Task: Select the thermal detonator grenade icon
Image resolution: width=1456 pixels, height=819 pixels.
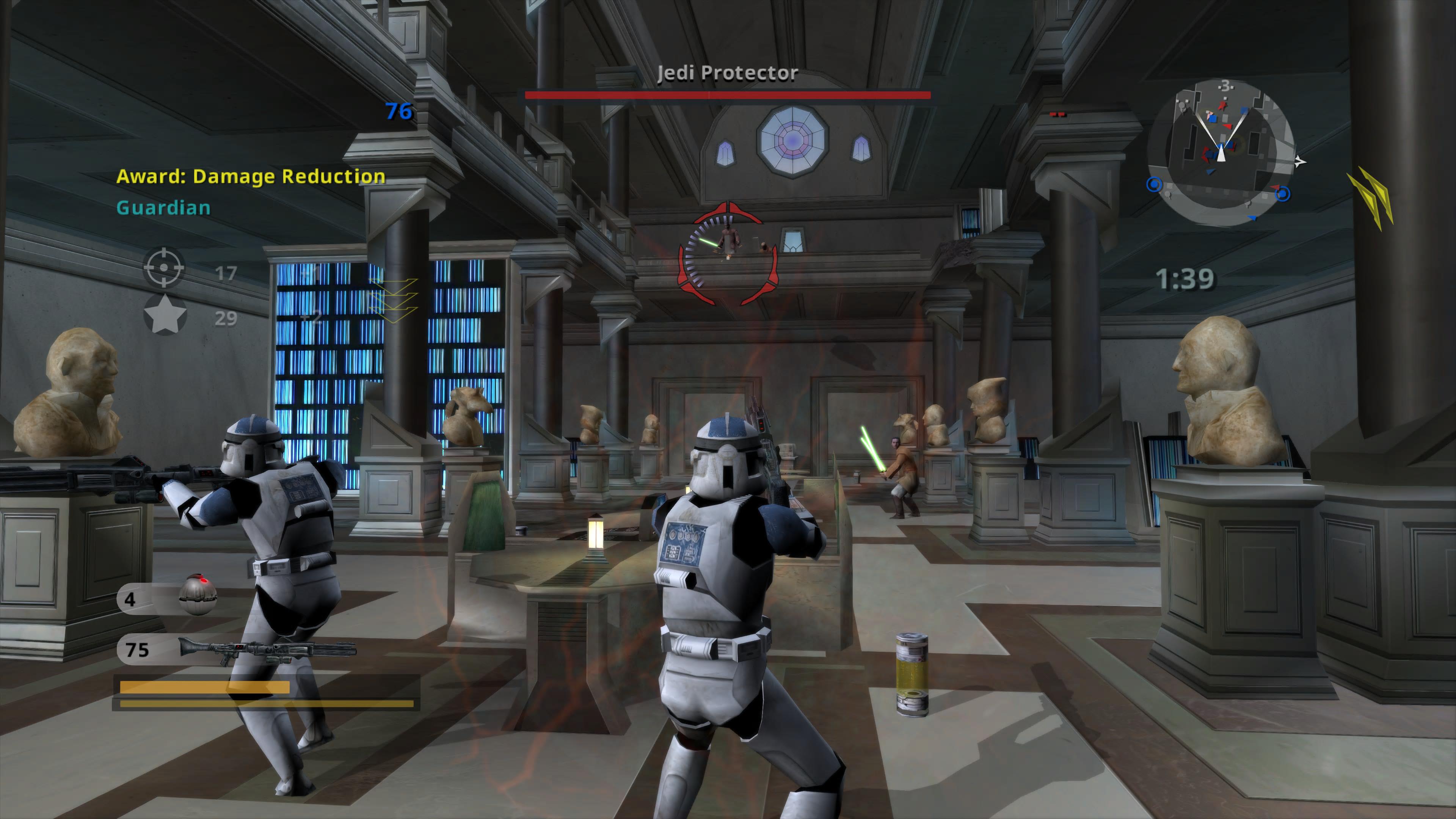Action: pos(197,595)
